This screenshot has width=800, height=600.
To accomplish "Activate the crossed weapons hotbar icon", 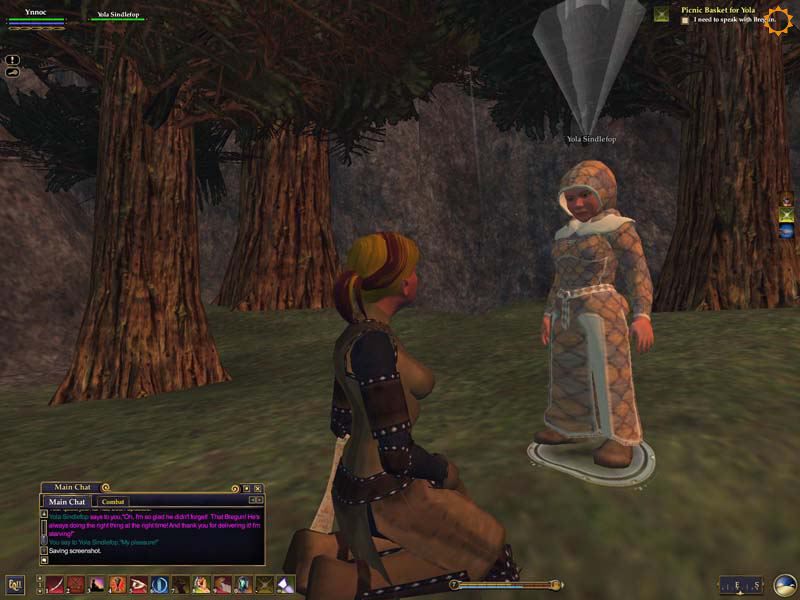I will click(x=264, y=585).
